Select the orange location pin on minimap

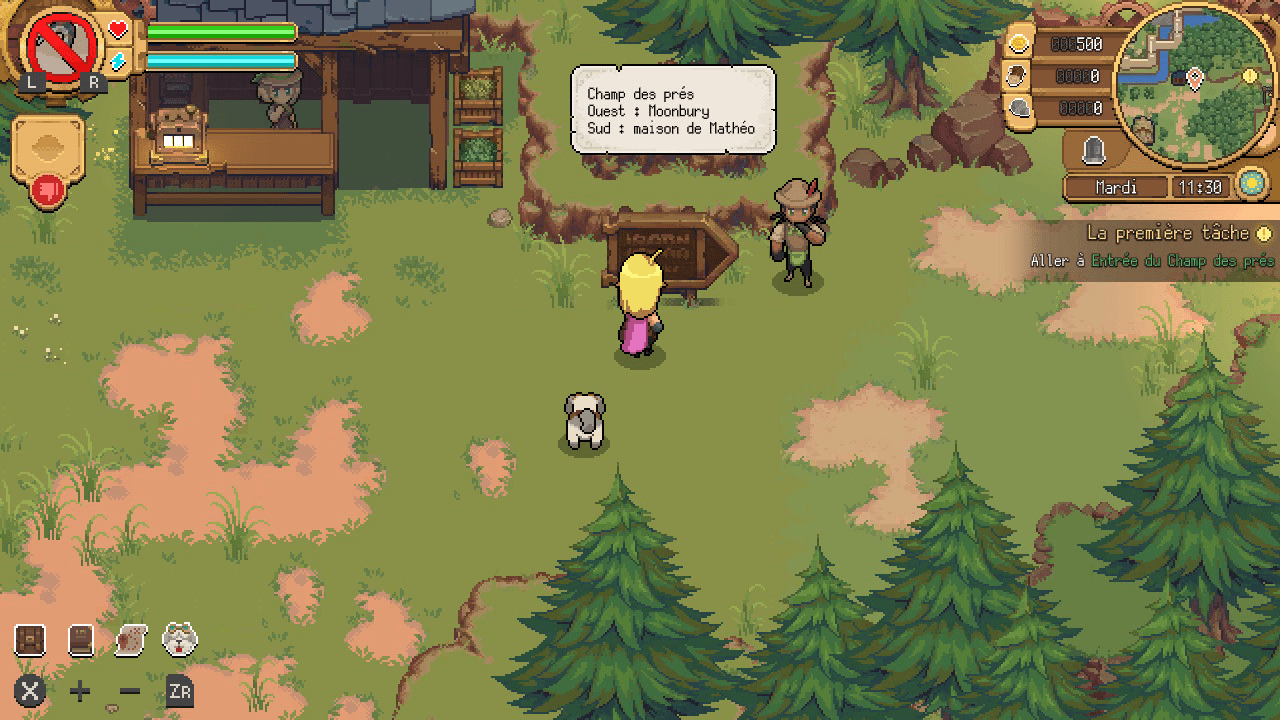(1194, 78)
